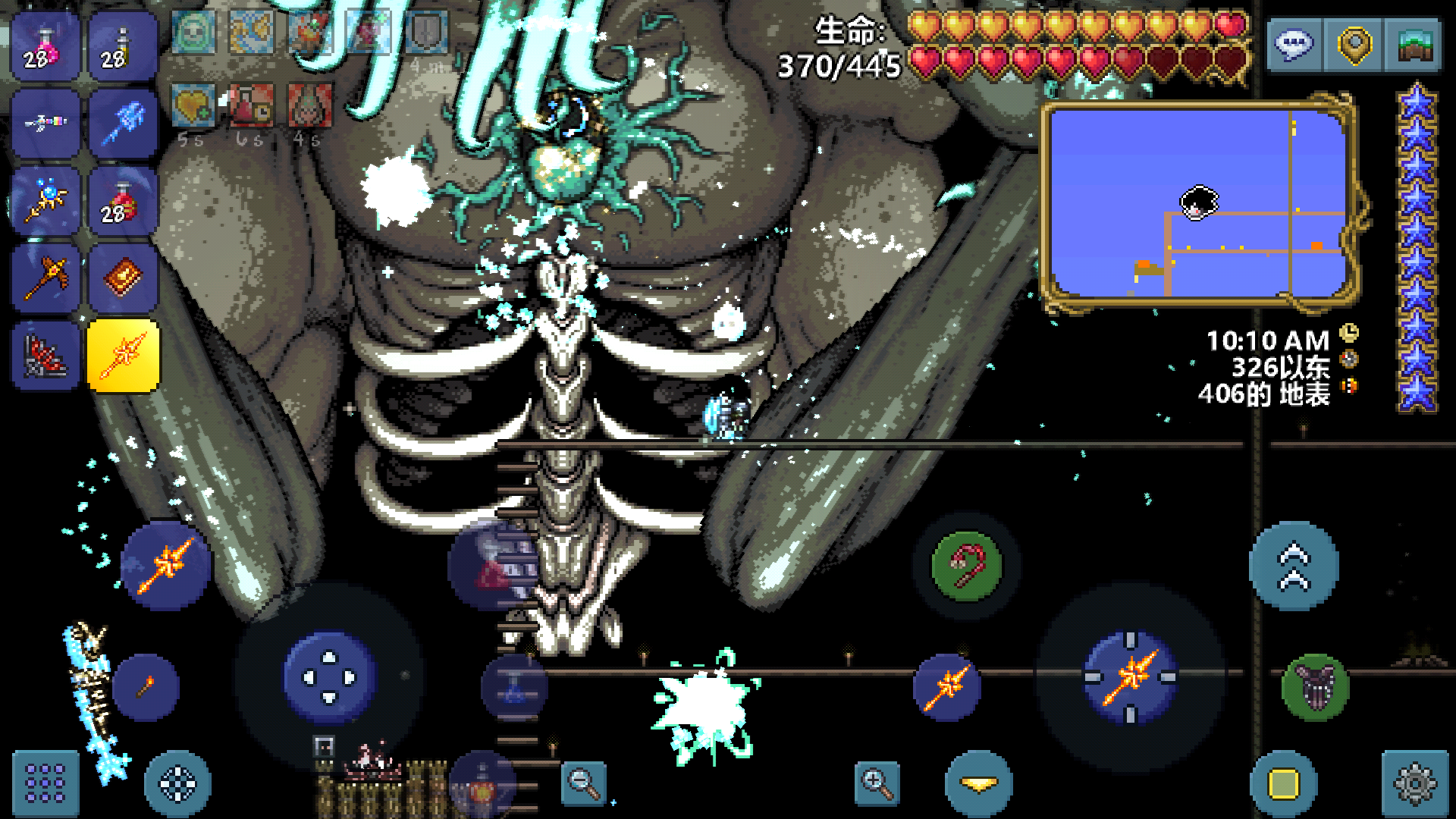Viewport: 1456px width, 819px height.
Task: Tap the yellow down-arrow button
Action: tap(979, 784)
